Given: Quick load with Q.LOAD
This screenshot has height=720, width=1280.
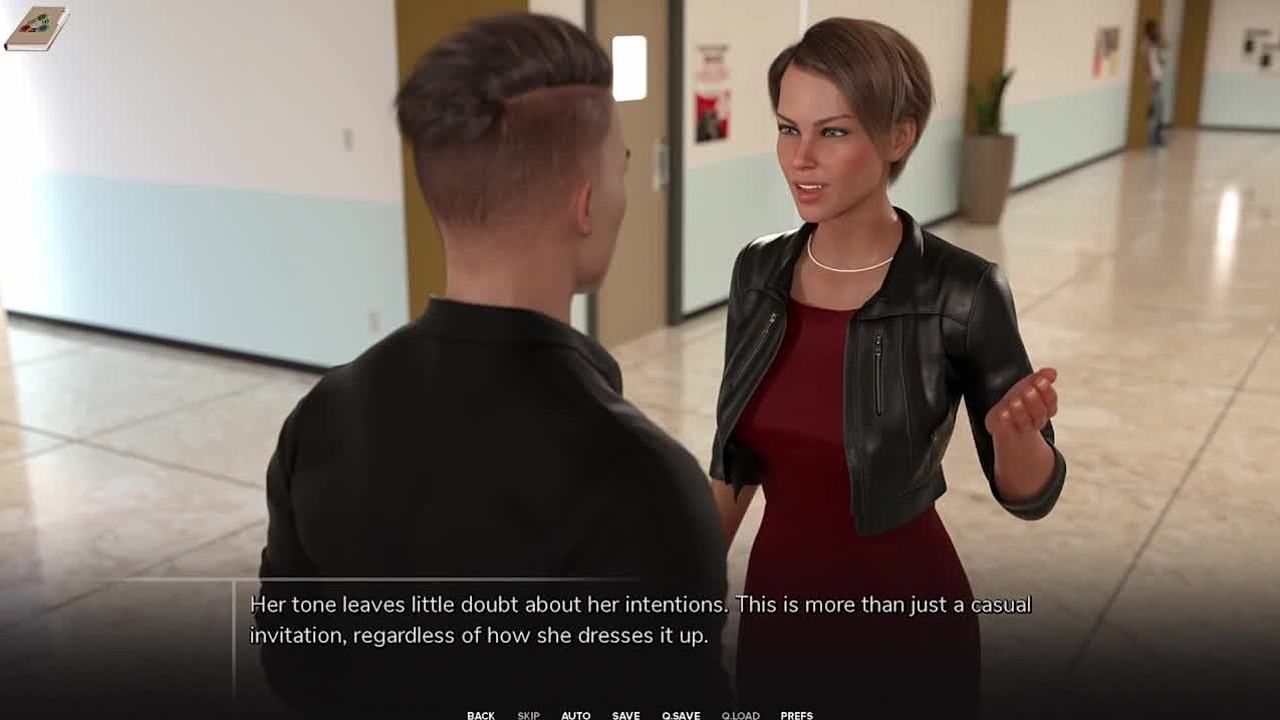Looking at the screenshot, I should coord(740,715).
